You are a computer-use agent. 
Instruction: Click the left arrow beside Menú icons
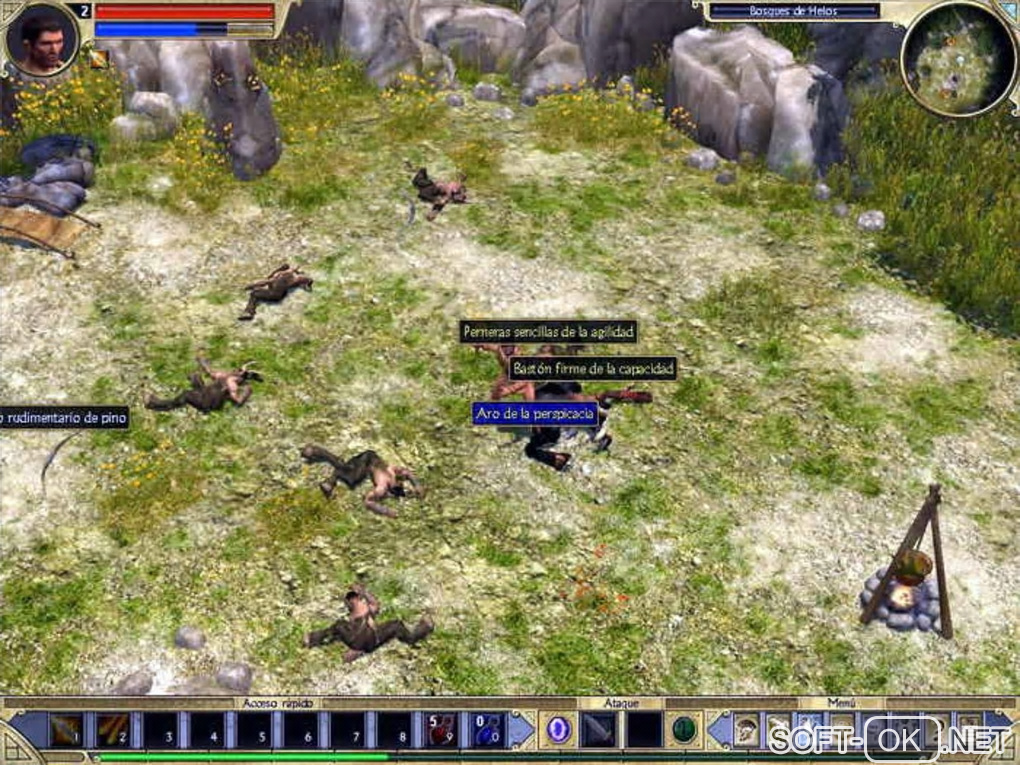[x=720, y=730]
